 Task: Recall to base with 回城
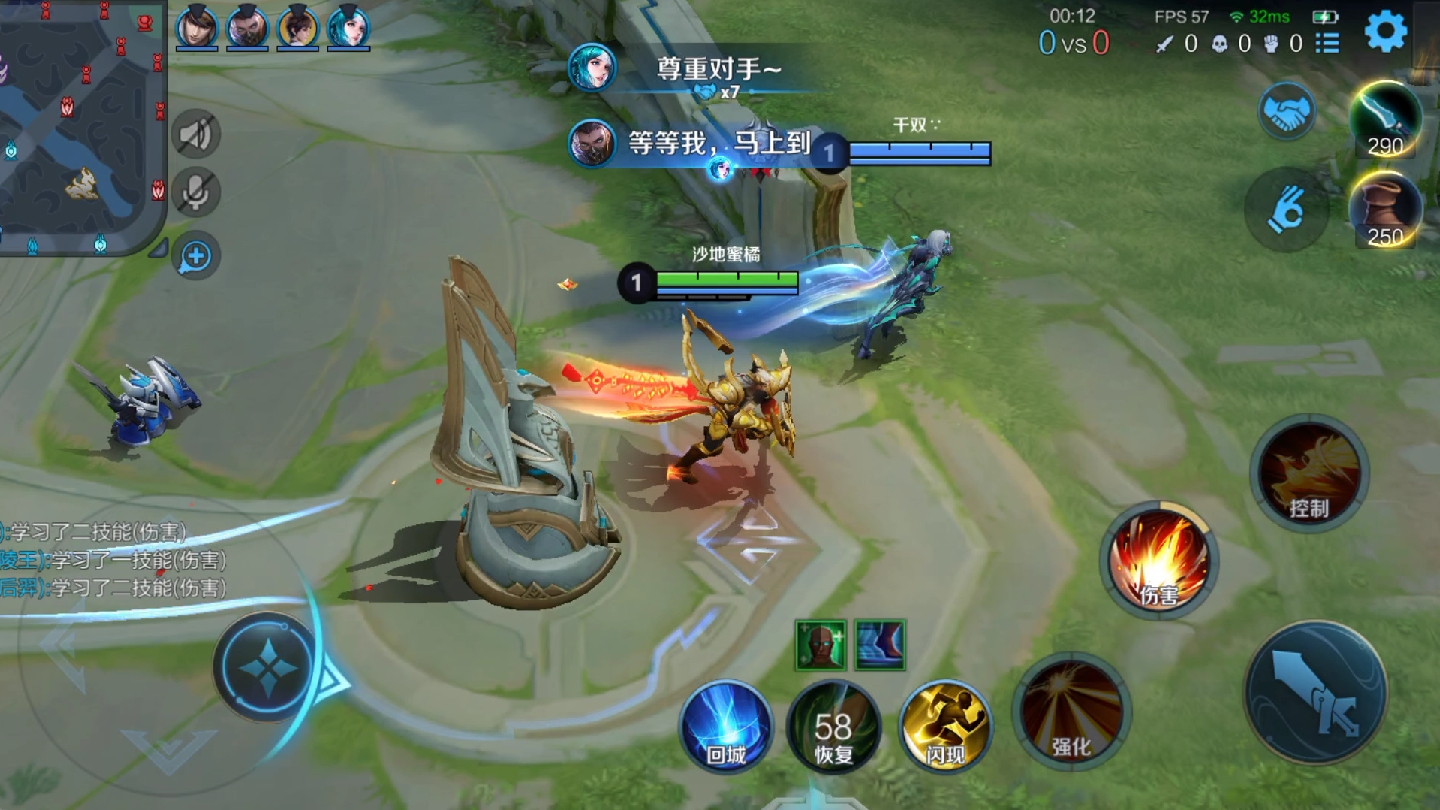pyautogui.click(x=726, y=726)
